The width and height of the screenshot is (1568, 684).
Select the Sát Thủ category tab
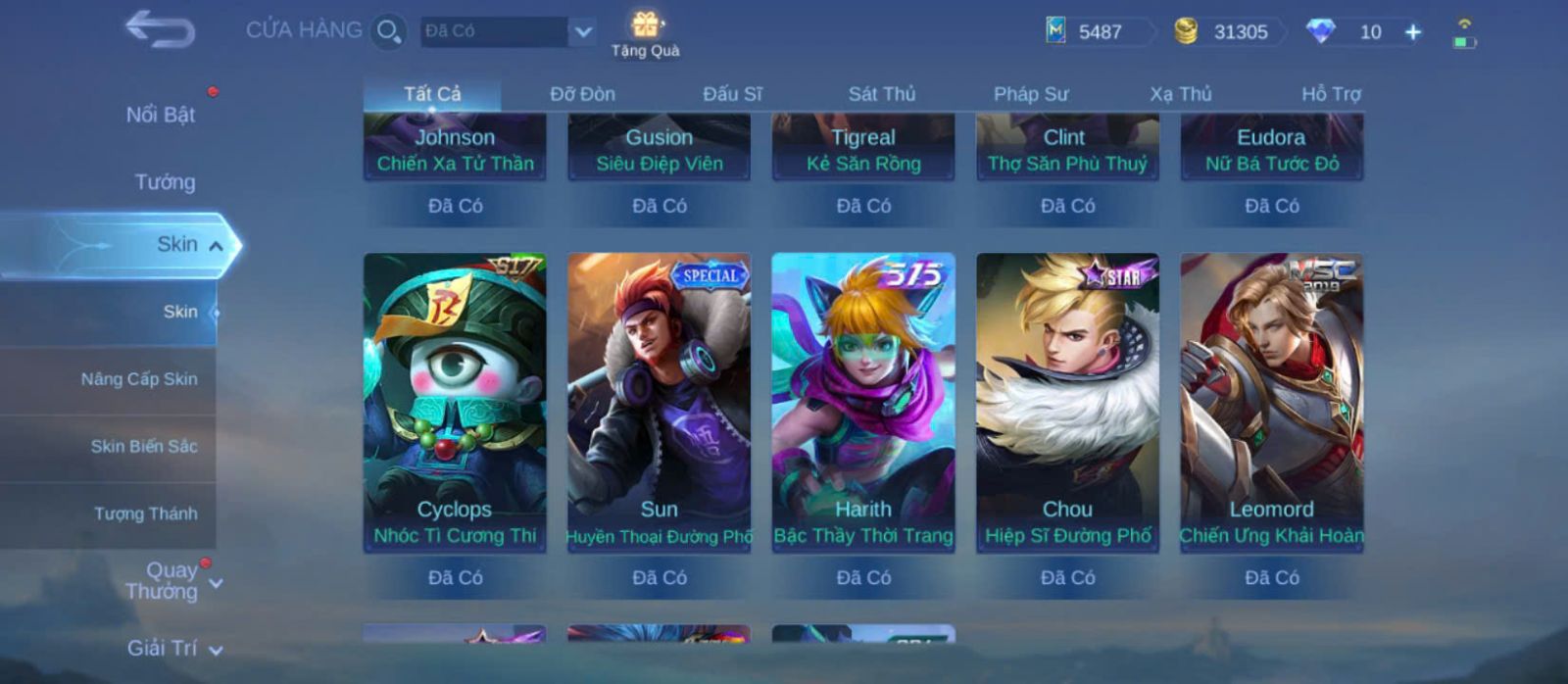click(x=881, y=94)
